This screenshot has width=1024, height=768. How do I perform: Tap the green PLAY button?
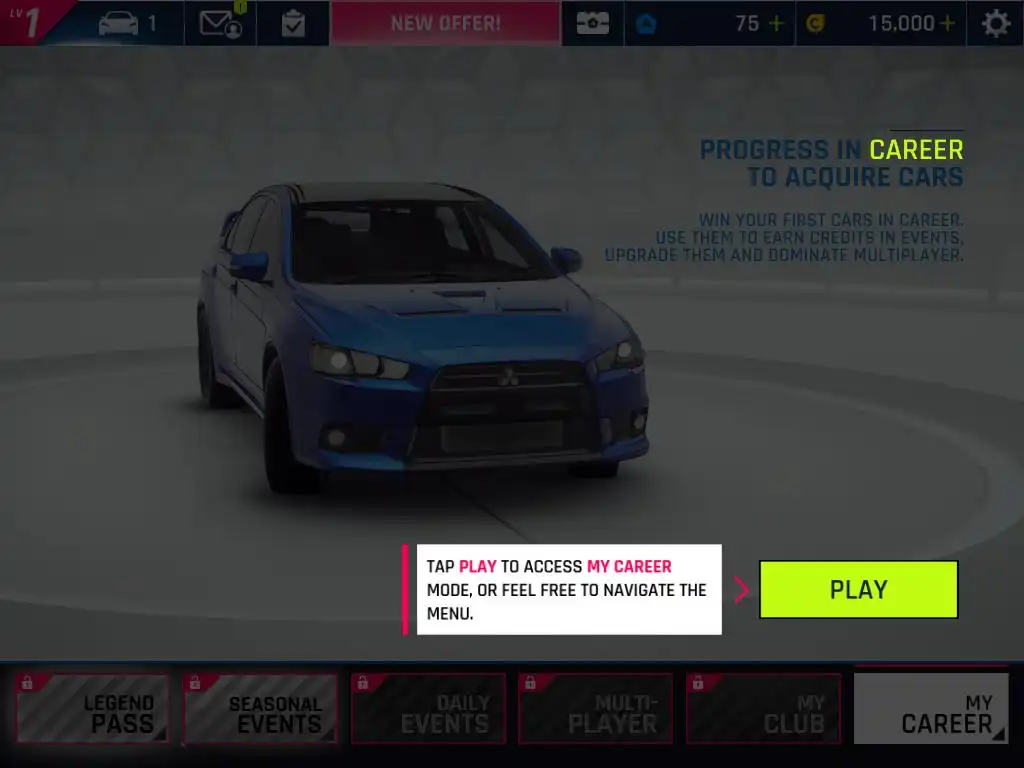tap(858, 589)
